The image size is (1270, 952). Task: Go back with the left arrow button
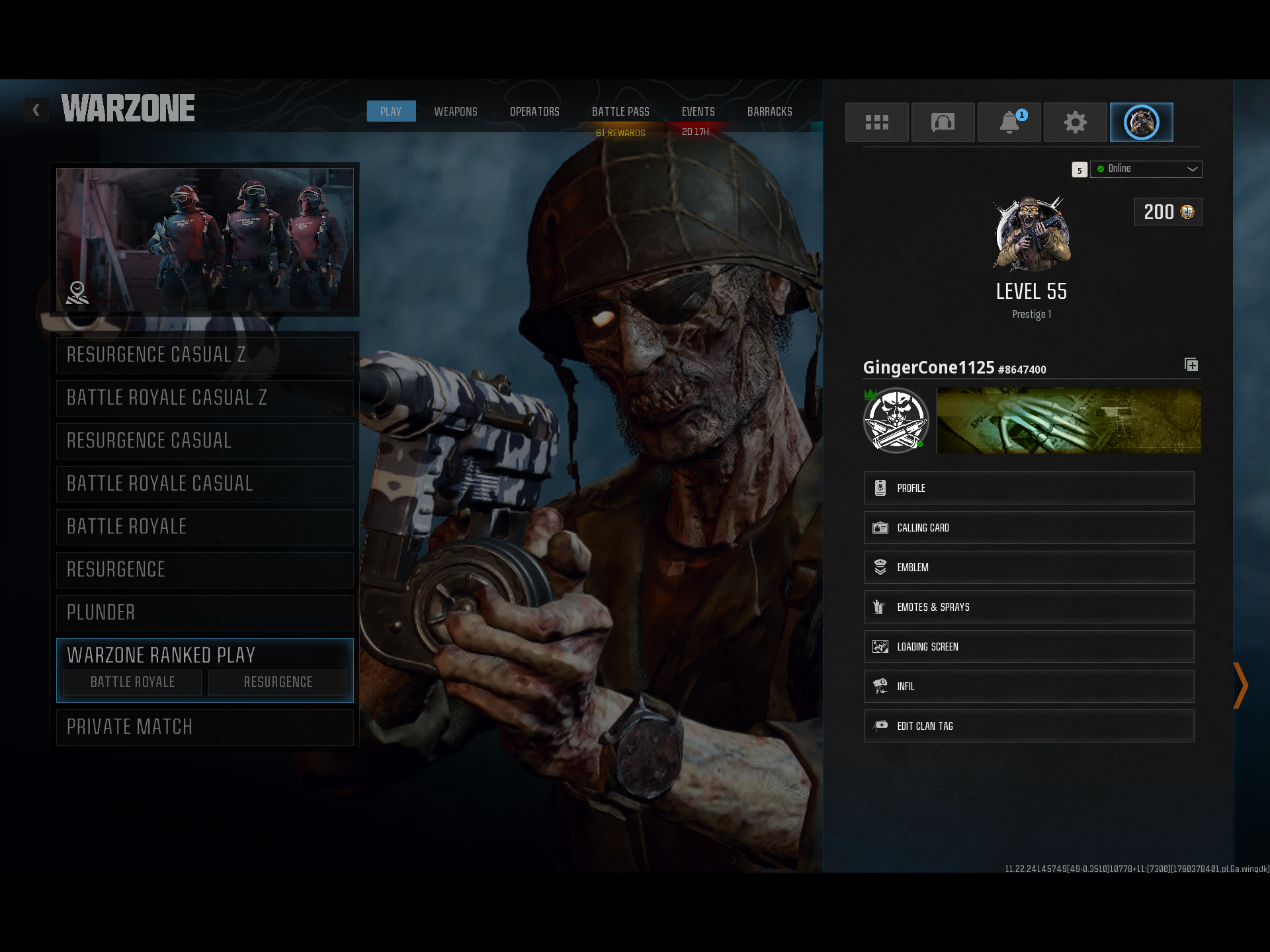click(36, 110)
